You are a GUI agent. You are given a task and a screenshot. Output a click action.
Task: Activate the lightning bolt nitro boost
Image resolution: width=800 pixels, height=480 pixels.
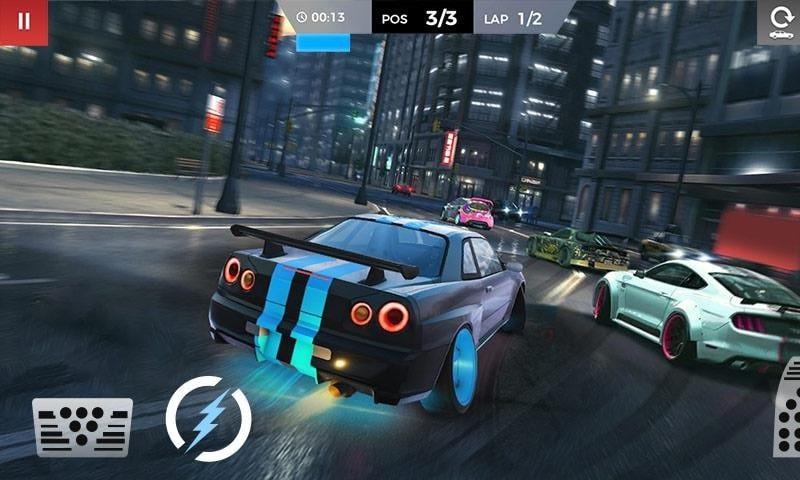tap(208, 418)
